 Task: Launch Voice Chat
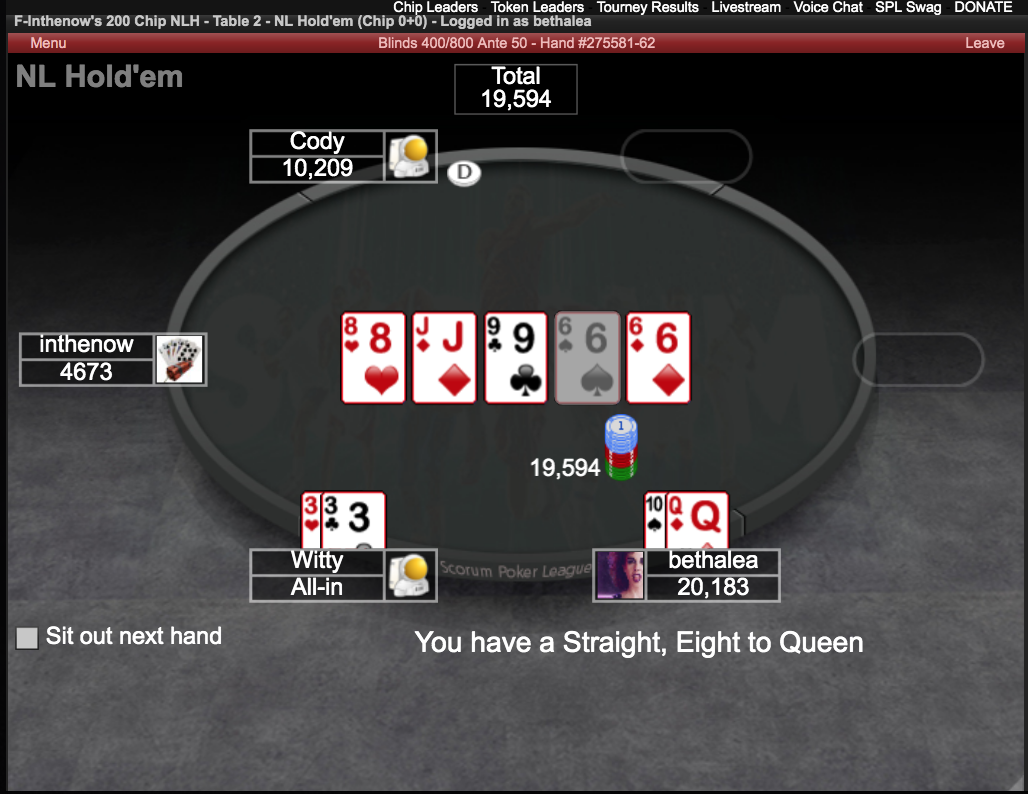click(827, 7)
